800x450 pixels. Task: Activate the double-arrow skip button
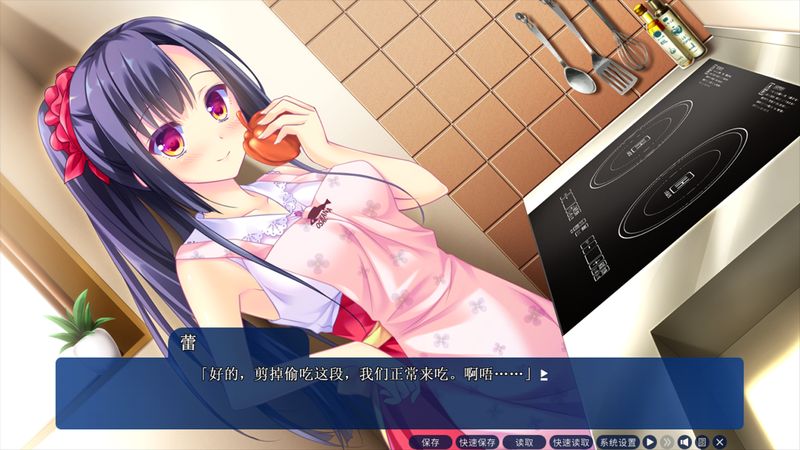coord(667,441)
